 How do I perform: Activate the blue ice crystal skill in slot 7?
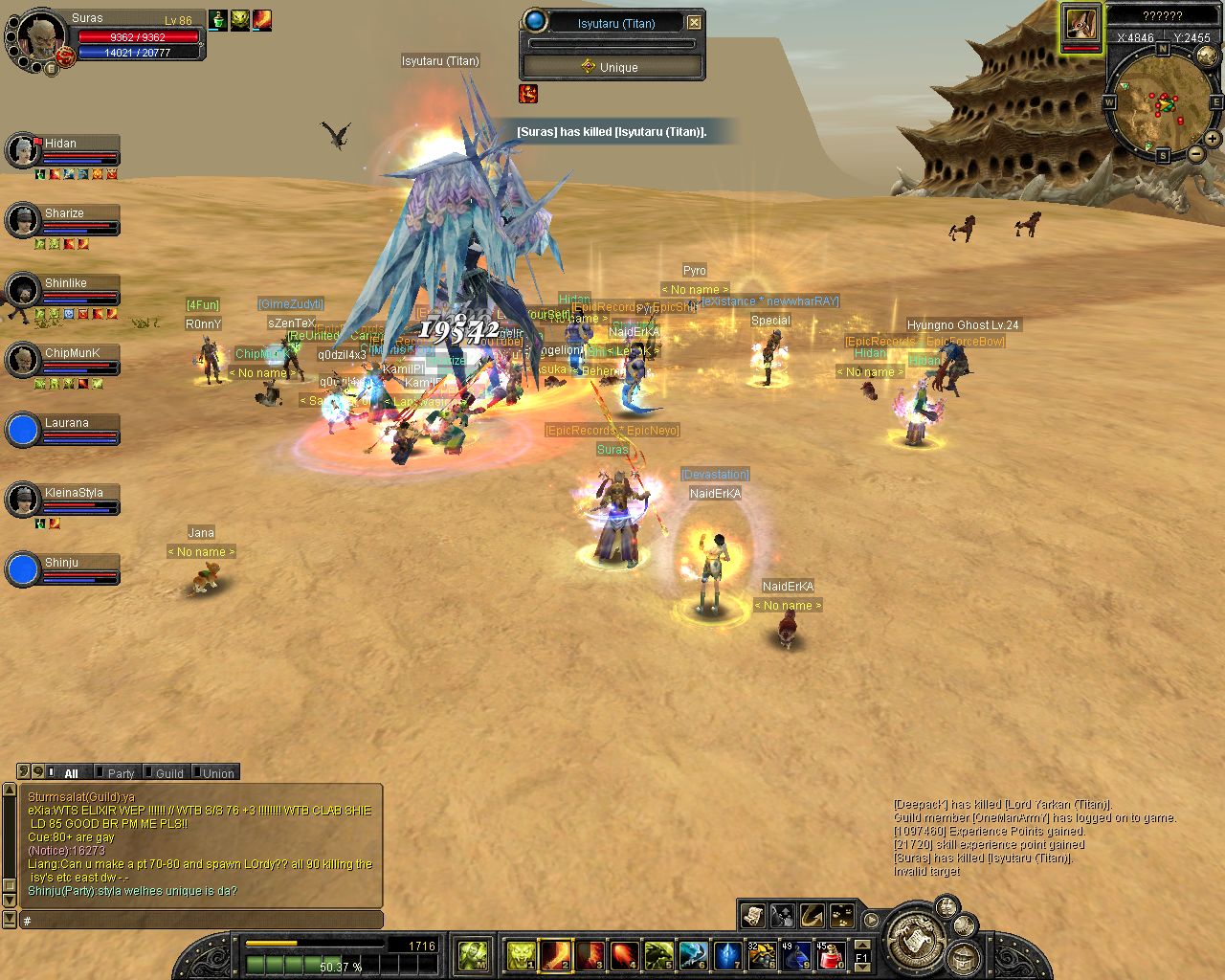pyautogui.click(x=727, y=955)
